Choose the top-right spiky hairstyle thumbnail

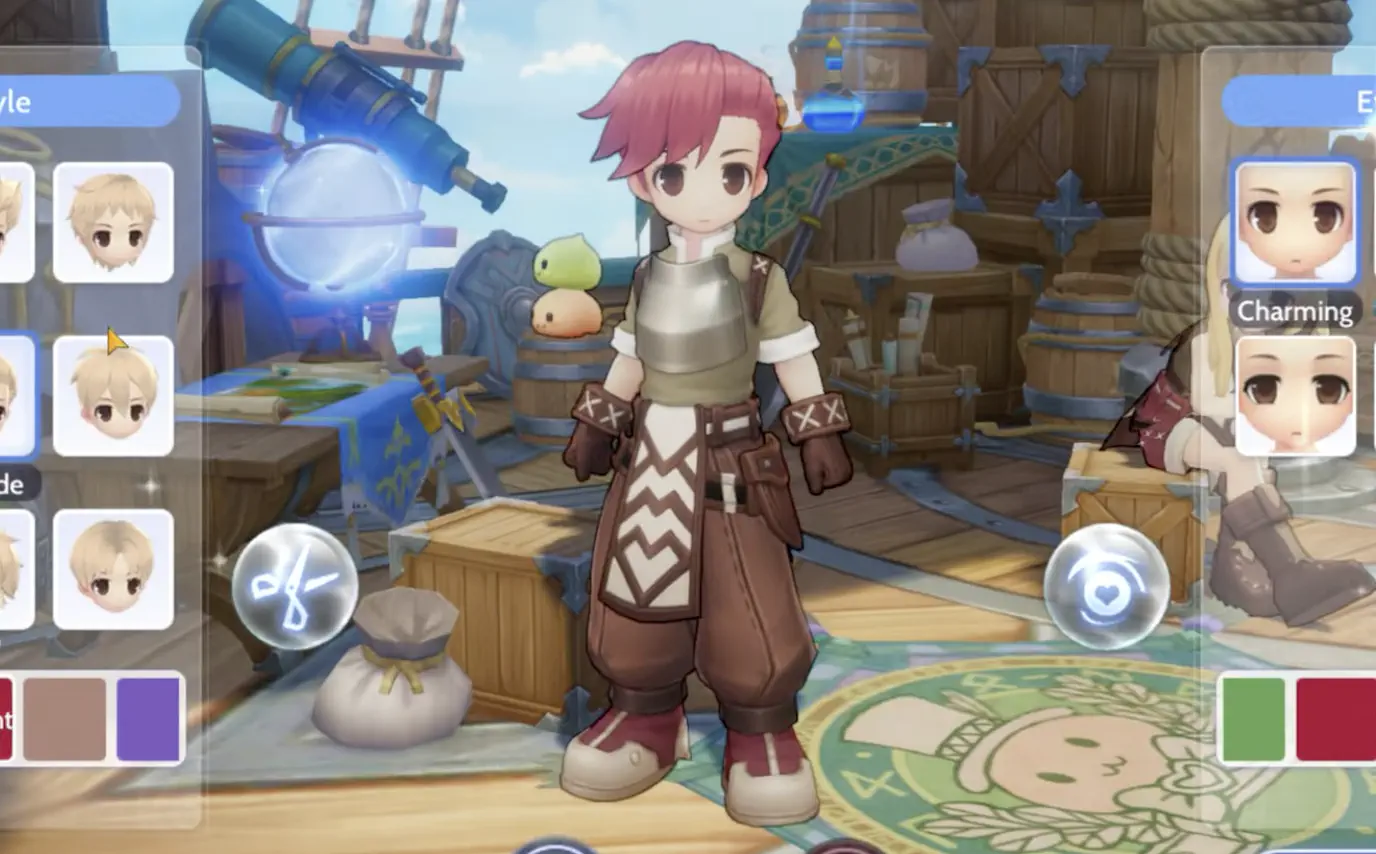[x=113, y=221]
